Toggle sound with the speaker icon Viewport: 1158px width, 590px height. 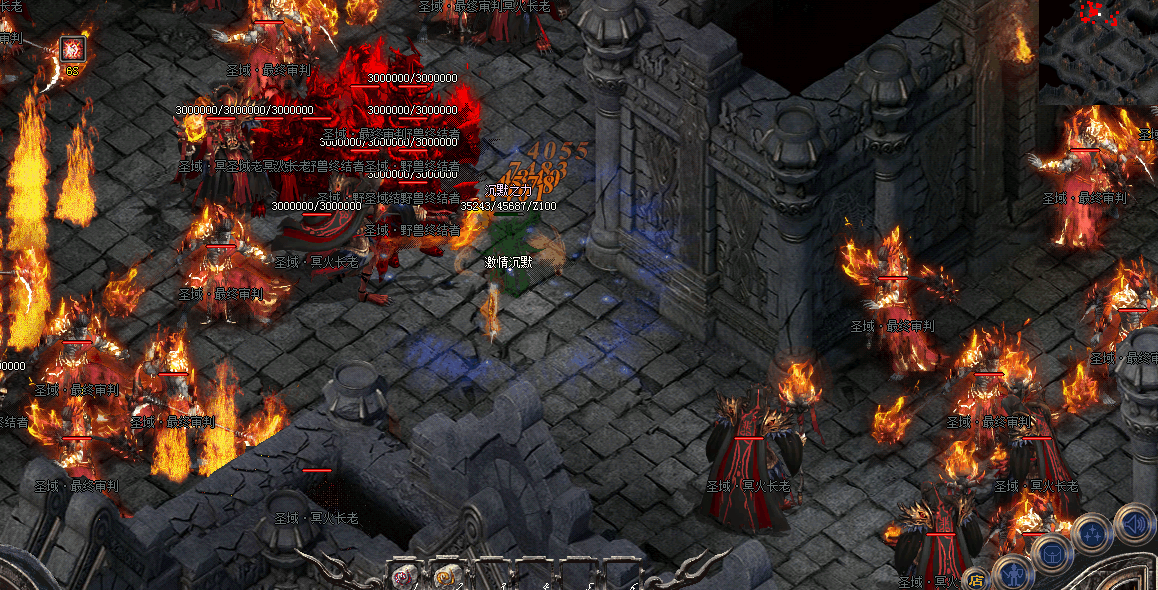[1134, 522]
